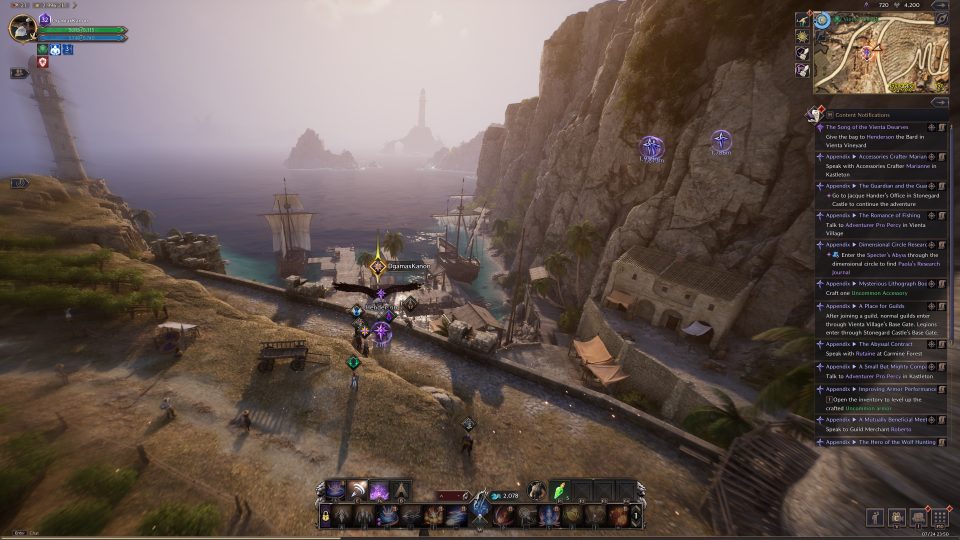Collapse the quest tracker arrow button
This screenshot has width=960, height=540.
[938, 102]
